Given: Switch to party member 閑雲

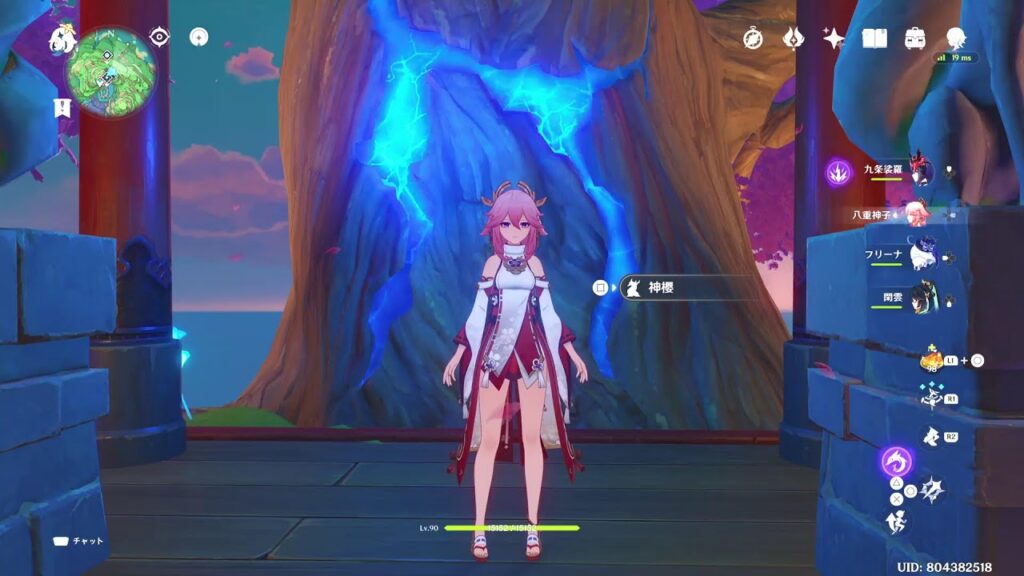Looking at the screenshot, I should (x=921, y=297).
